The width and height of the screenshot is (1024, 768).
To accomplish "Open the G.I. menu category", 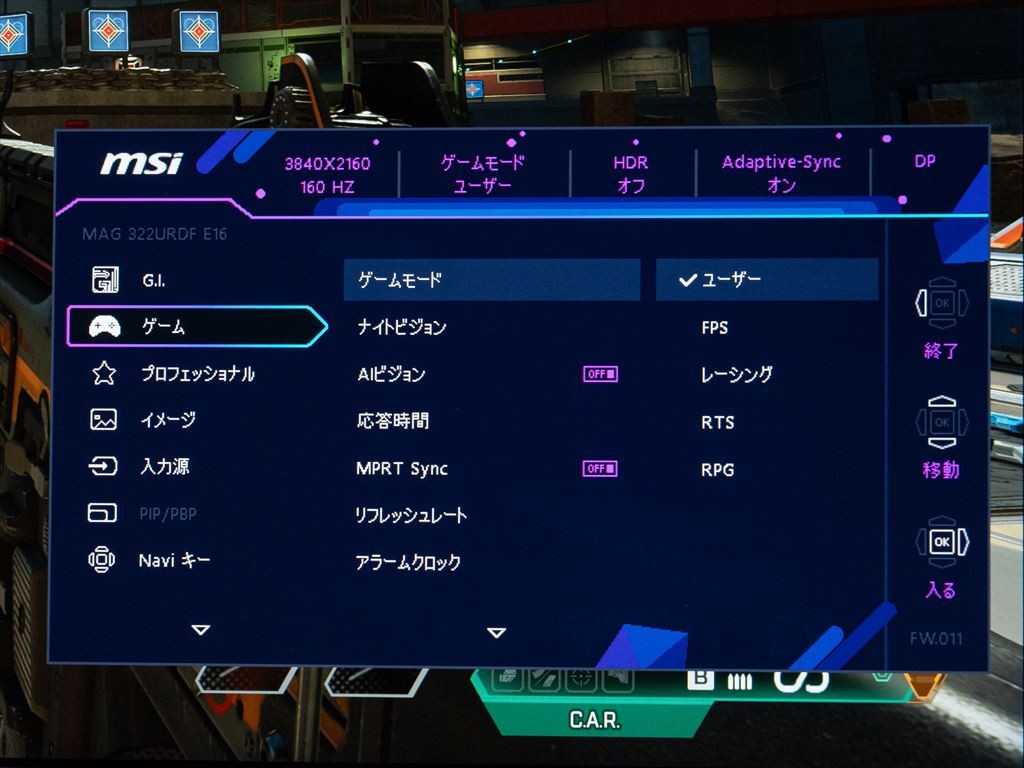I will pyautogui.click(x=153, y=281).
